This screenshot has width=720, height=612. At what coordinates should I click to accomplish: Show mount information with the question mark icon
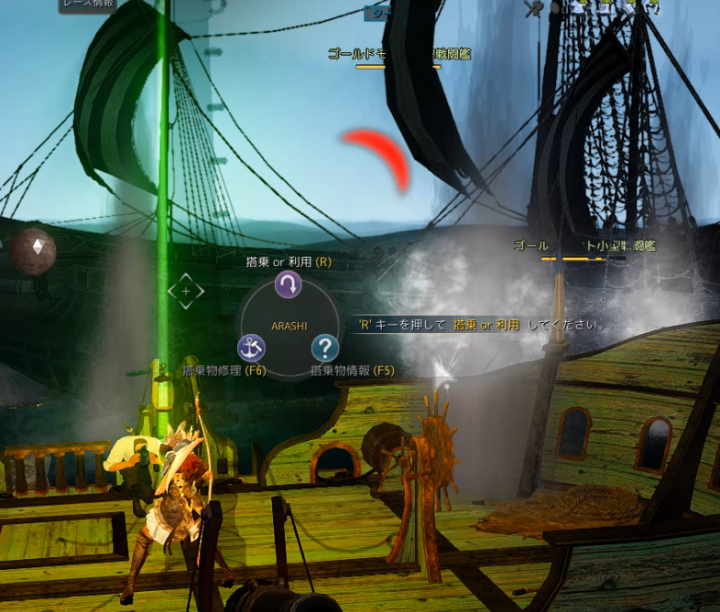325,347
